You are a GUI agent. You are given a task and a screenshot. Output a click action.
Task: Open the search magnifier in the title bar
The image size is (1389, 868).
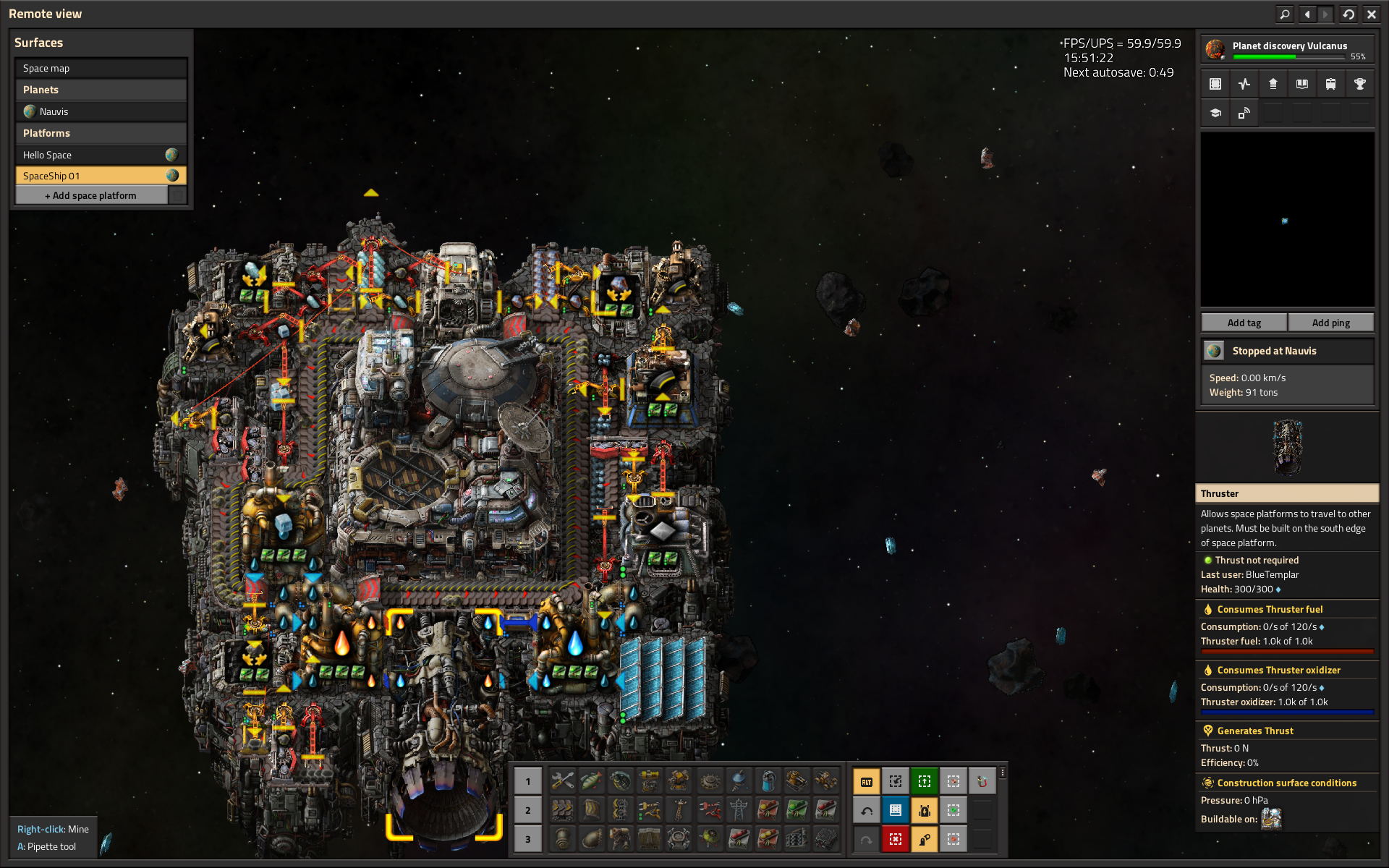pyautogui.click(x=1284, y=14)
